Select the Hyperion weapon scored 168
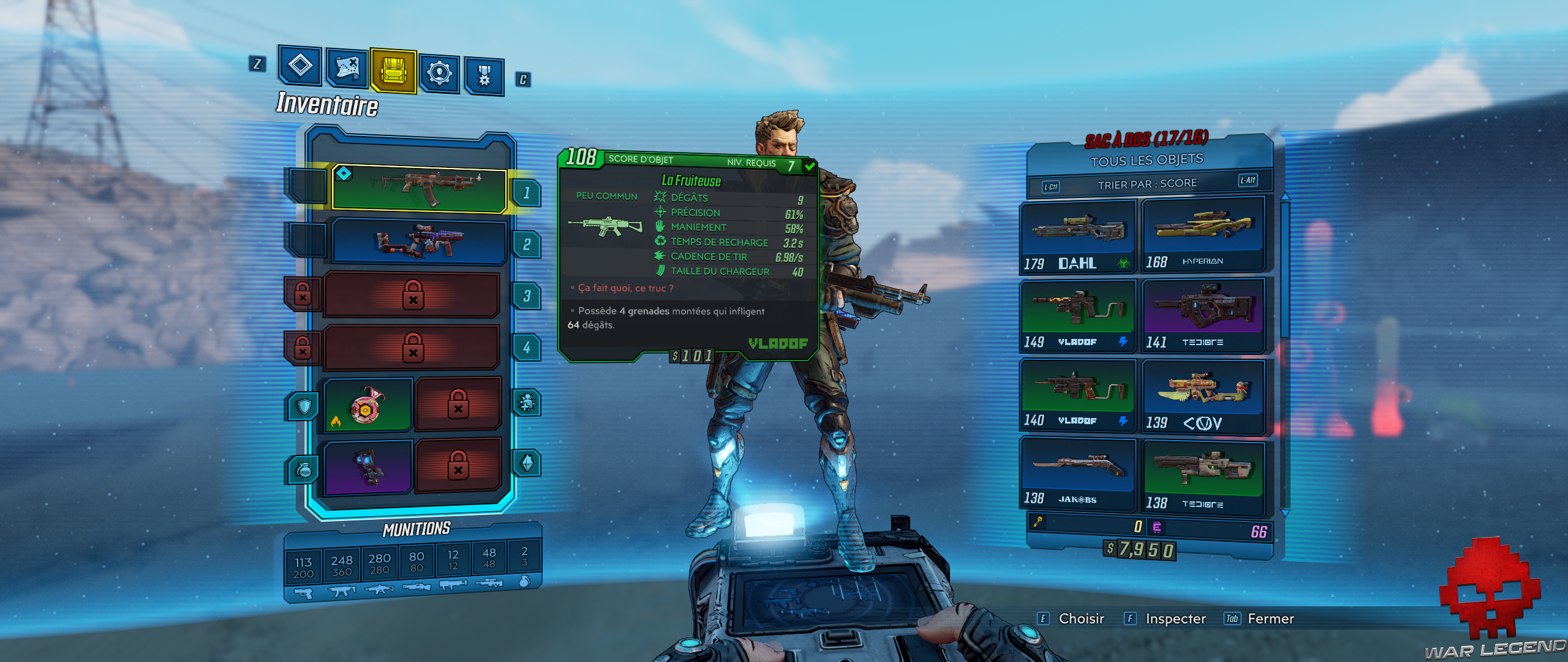 [1203, 234]
